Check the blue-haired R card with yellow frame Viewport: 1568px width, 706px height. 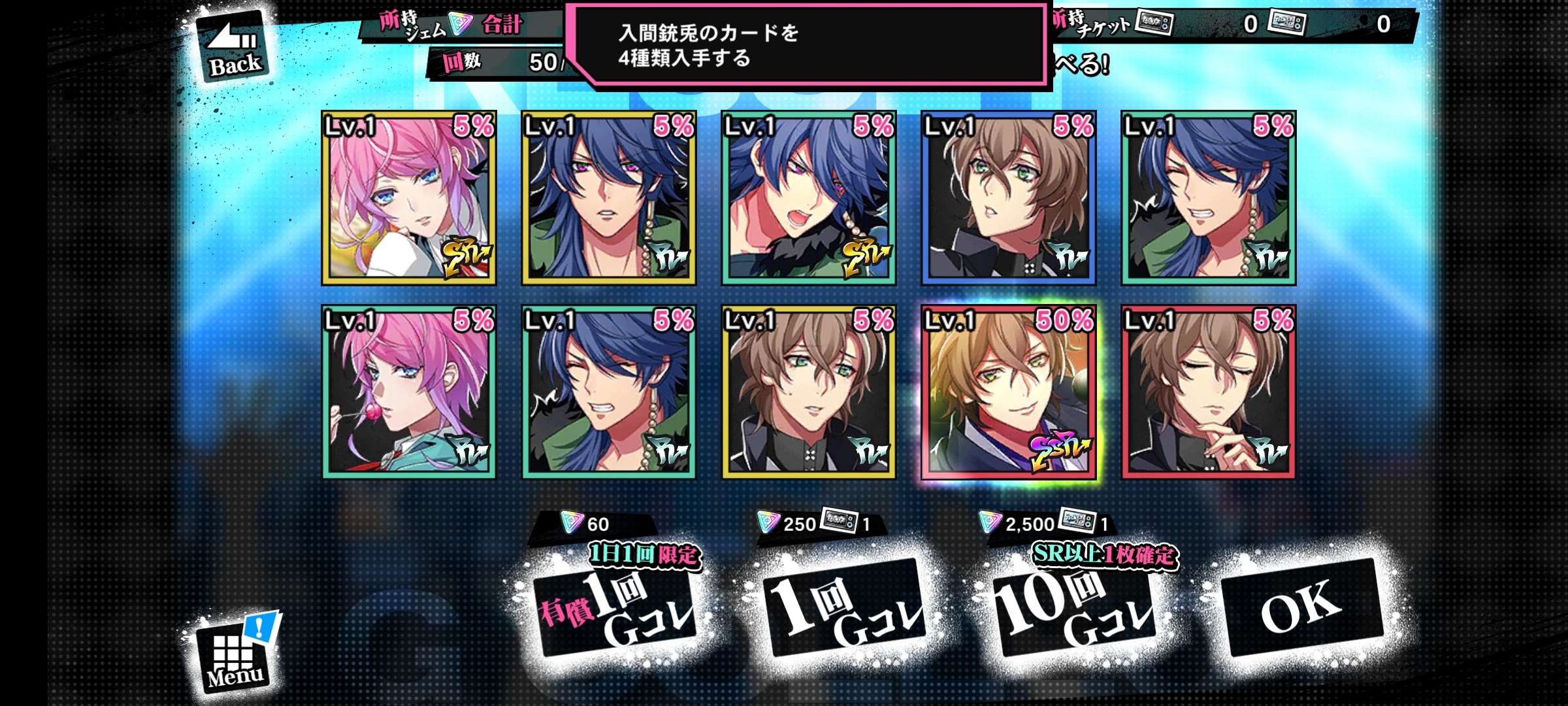(608, 198)
